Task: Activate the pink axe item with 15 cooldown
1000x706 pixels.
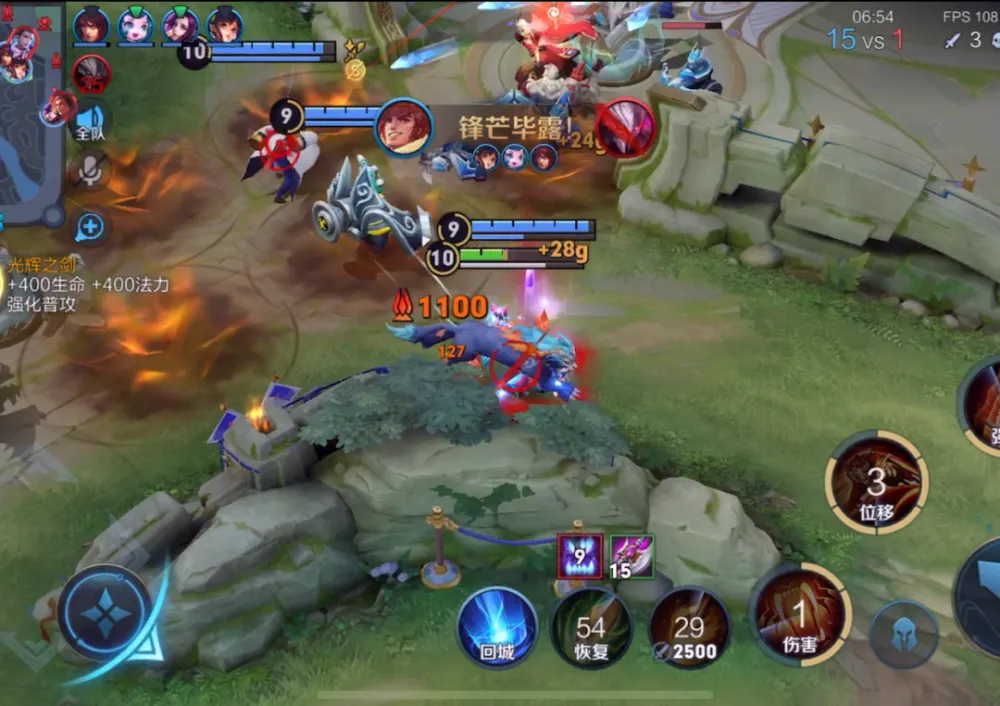Action: click(632, 555)
